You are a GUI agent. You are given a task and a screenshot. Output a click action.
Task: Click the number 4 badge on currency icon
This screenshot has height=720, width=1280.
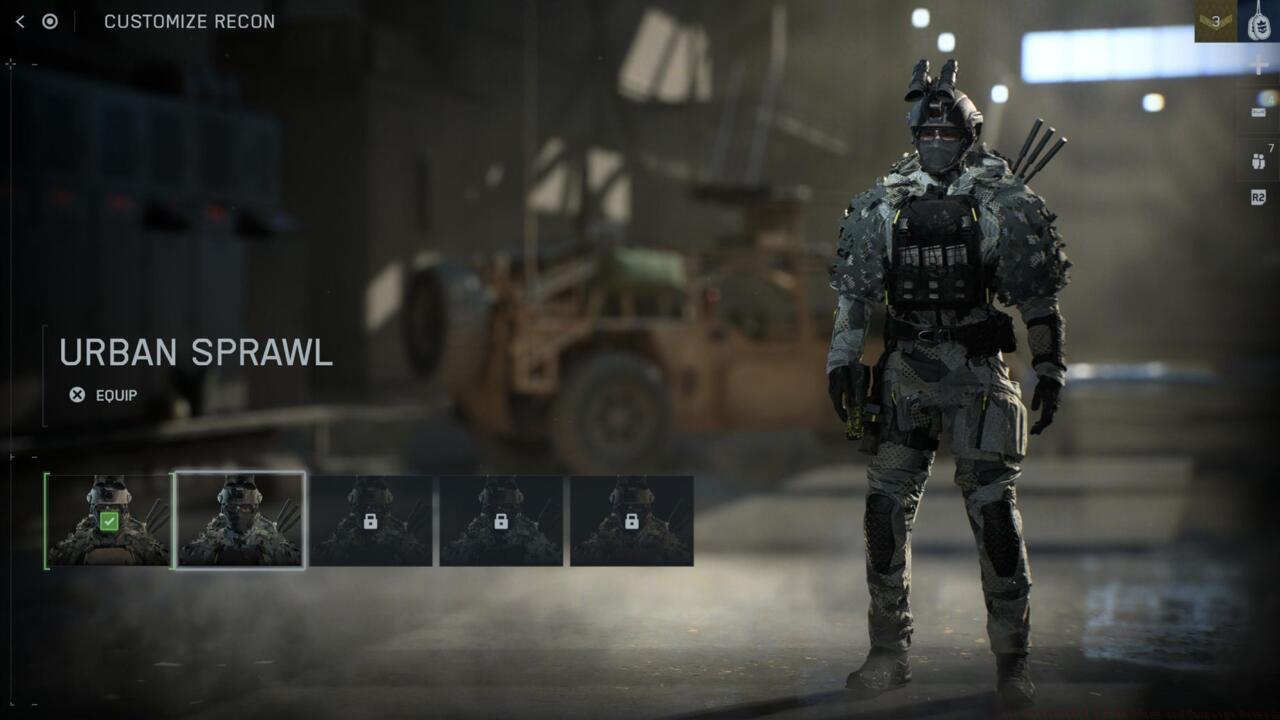tap(1270, 99)
